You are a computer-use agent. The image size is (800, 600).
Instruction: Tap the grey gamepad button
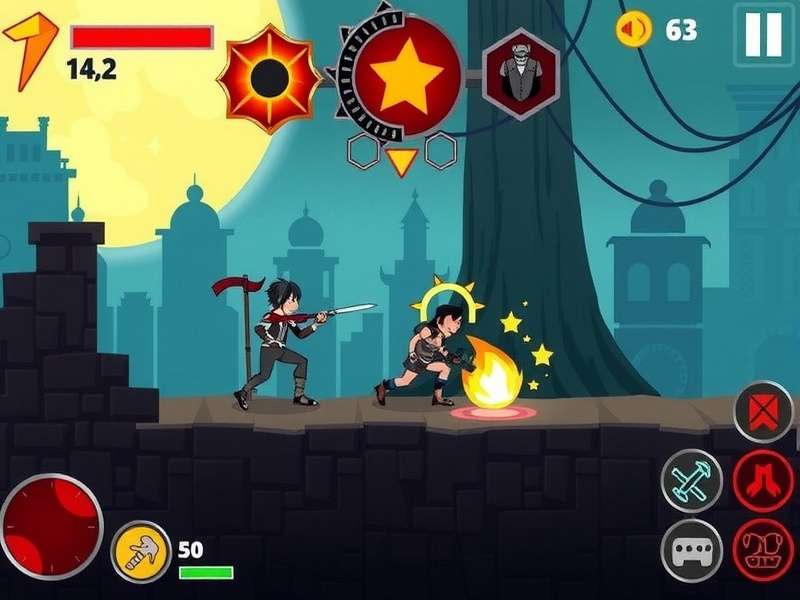(x=692, y=551)
